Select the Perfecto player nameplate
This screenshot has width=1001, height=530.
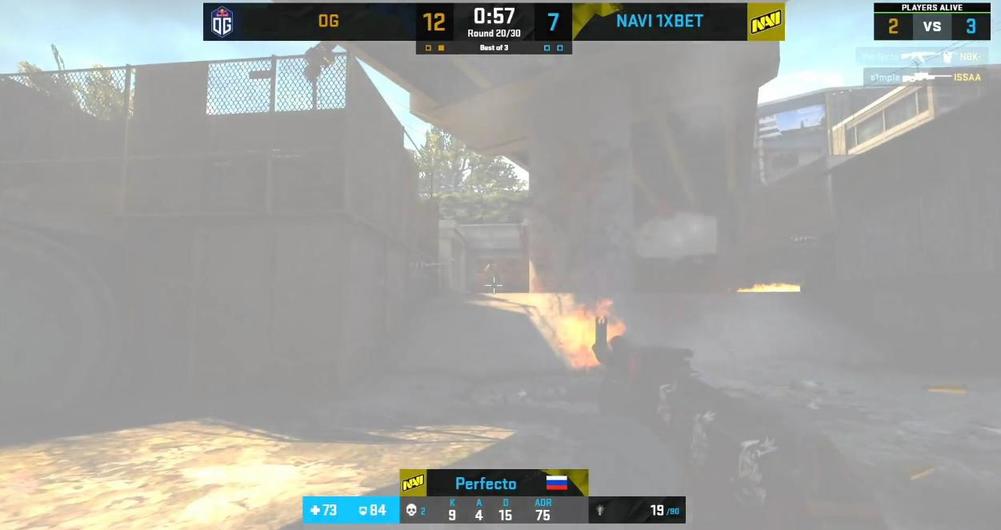[486, 484]
